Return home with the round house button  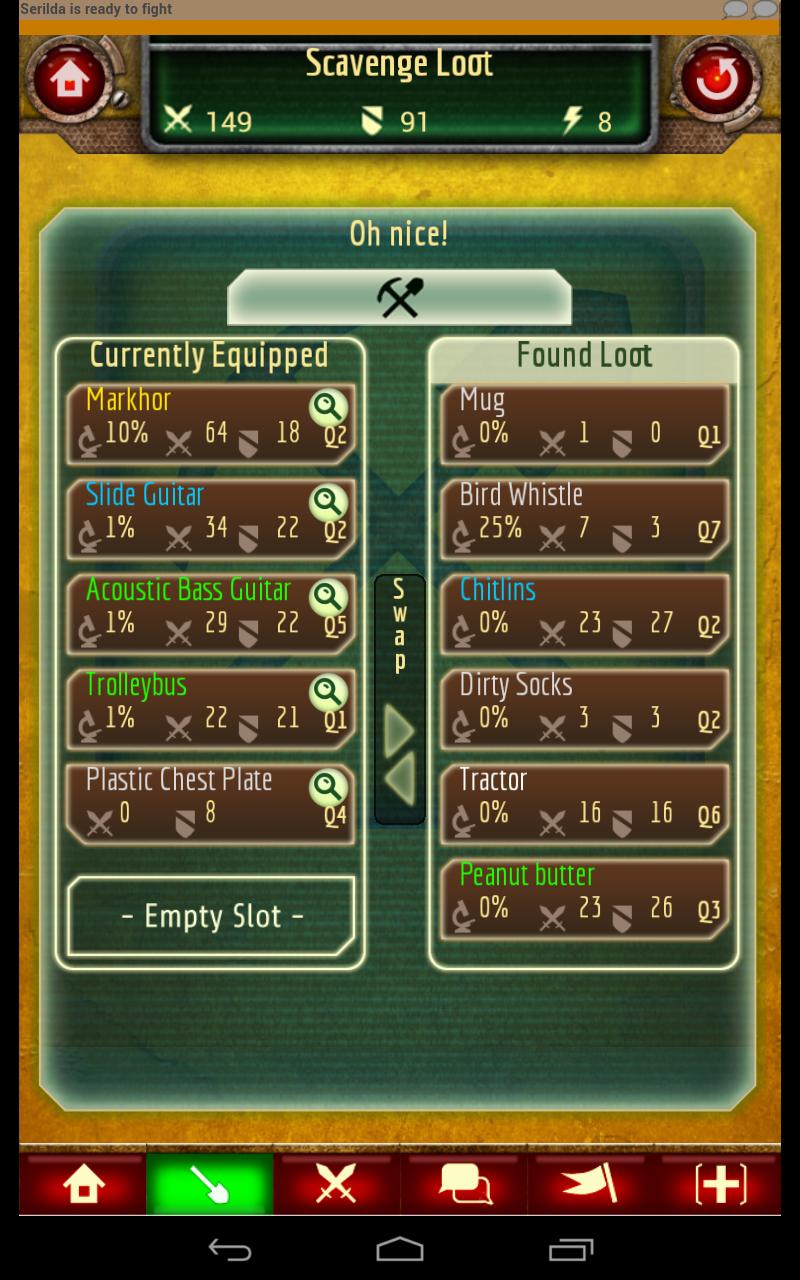[x=69, y=81]
